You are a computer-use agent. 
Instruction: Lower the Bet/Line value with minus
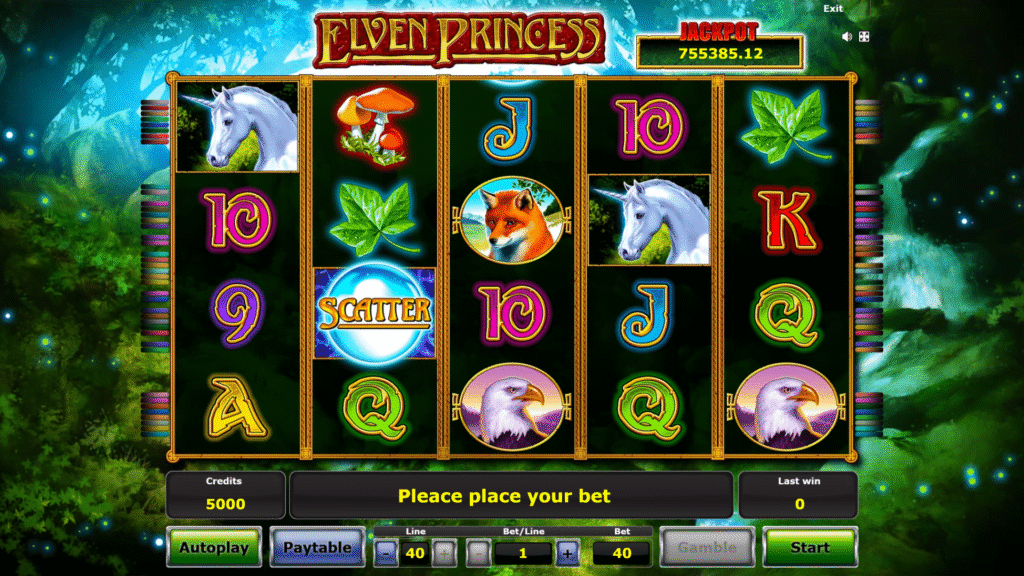[x=479, y=553]
